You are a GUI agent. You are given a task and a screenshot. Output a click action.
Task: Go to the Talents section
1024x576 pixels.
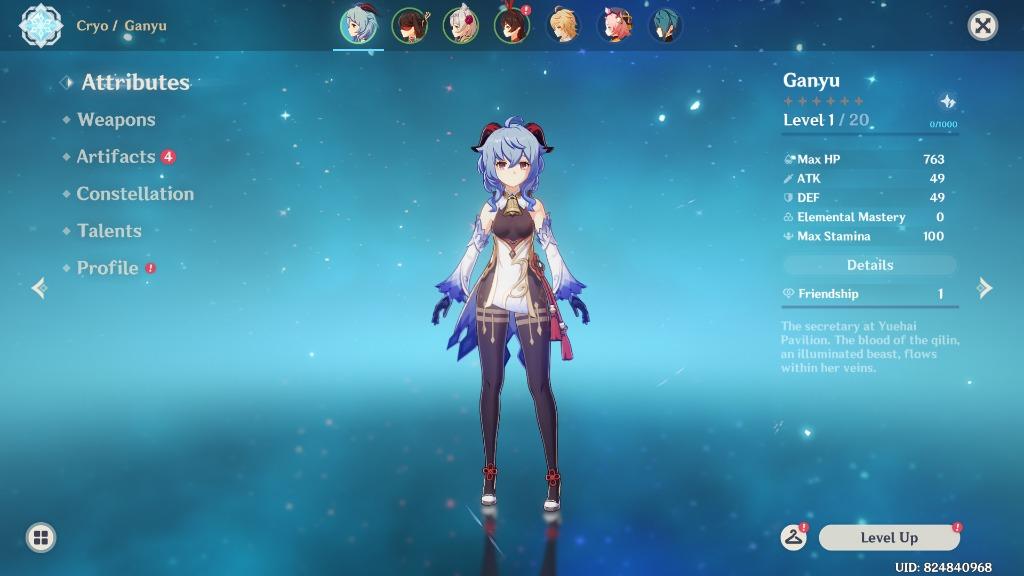point(109,231)
